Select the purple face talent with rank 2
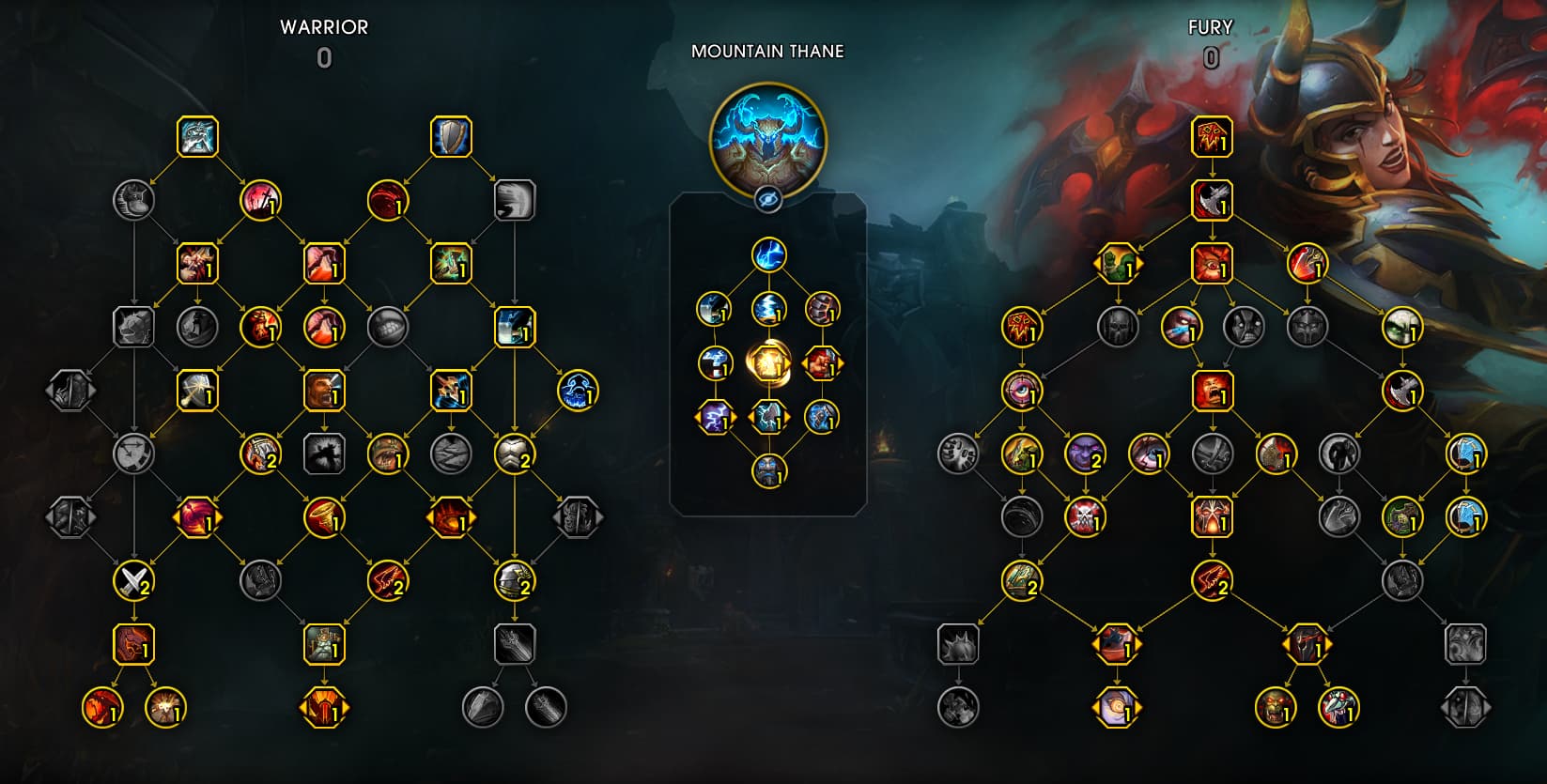This screenshot has height=784, width=1547. click(x=1085, y=454)
